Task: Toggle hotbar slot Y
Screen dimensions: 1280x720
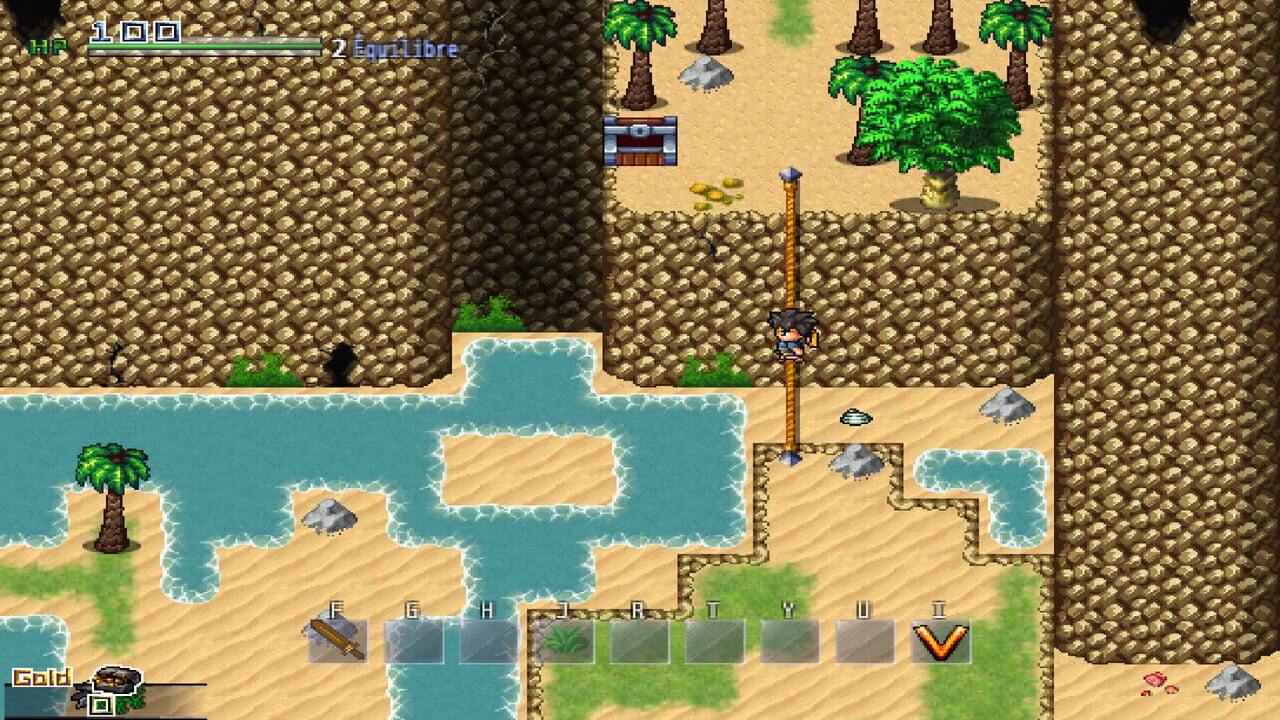Action: coord(788,641)
